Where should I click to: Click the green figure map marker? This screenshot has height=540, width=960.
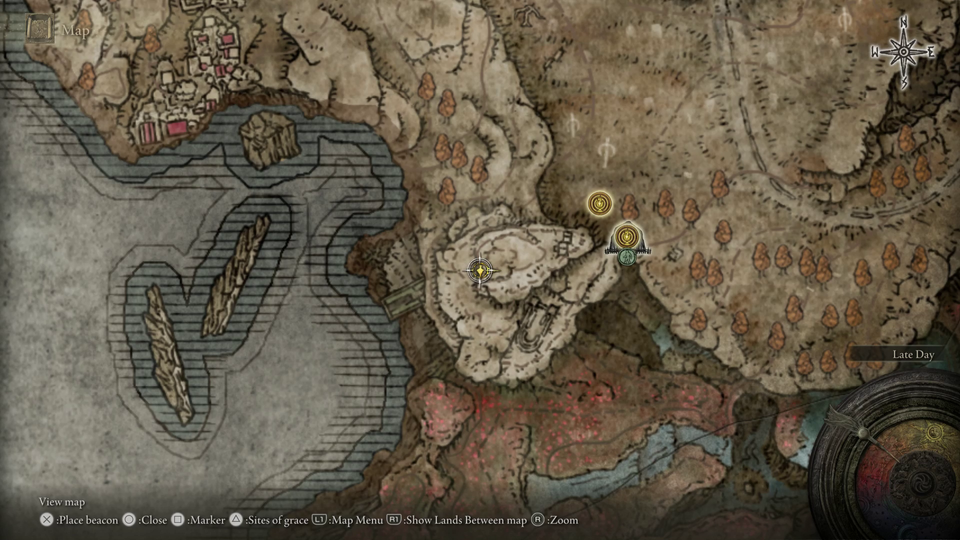pyautogui.click(x=627, y=258)
